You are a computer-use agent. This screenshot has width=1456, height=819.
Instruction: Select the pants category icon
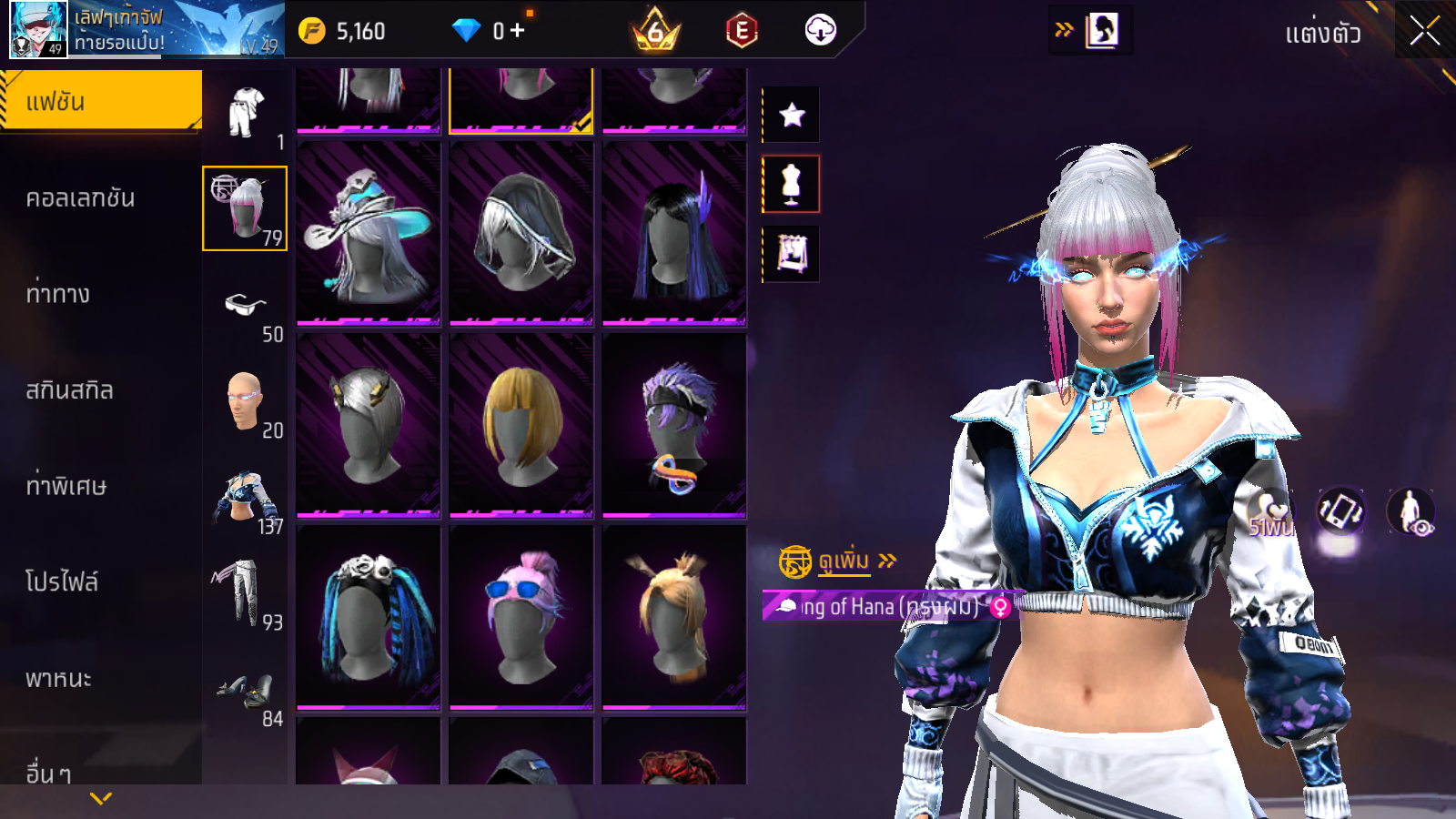pyautogui.click(x=238, y=593)
